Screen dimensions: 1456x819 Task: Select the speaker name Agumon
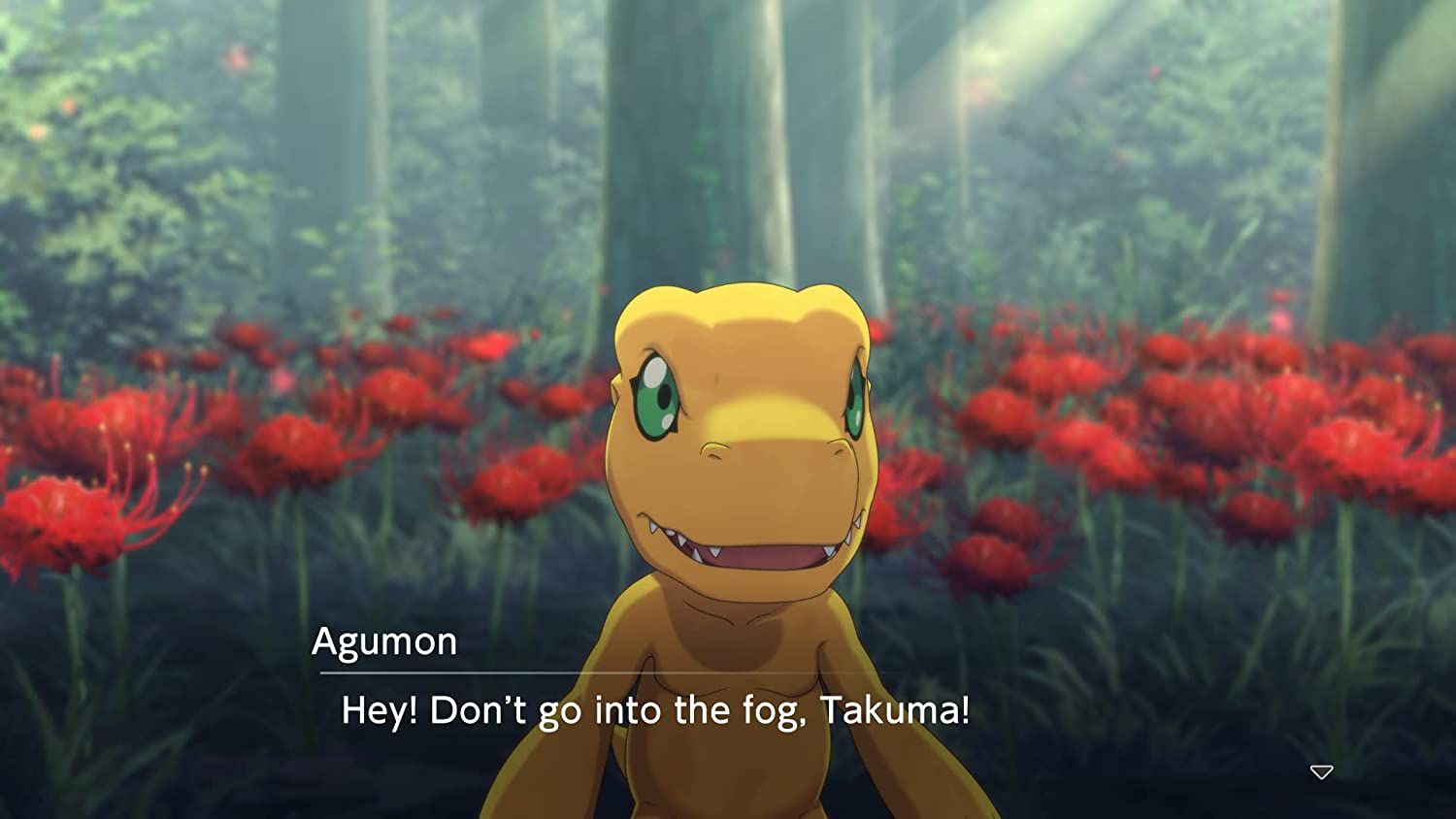click(x=386, y=640)
